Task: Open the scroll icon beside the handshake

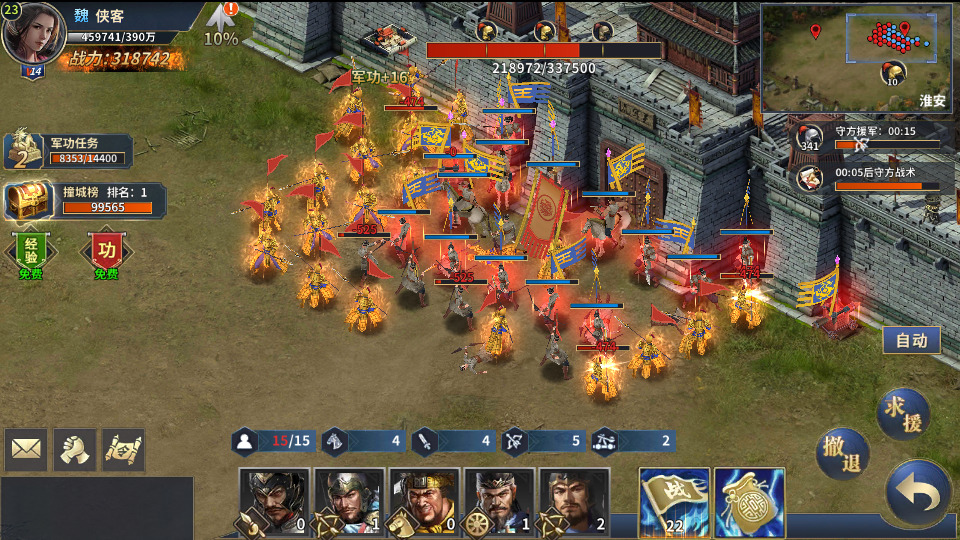Action: (123, 450)
